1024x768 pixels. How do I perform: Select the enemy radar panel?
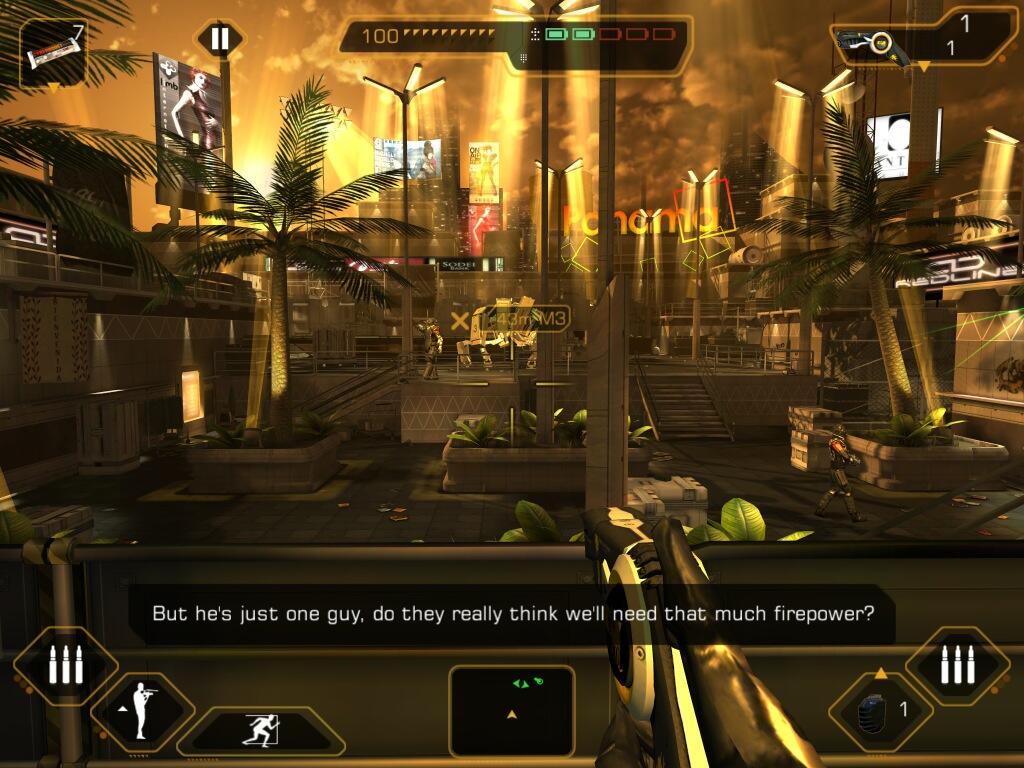point(511,710)
